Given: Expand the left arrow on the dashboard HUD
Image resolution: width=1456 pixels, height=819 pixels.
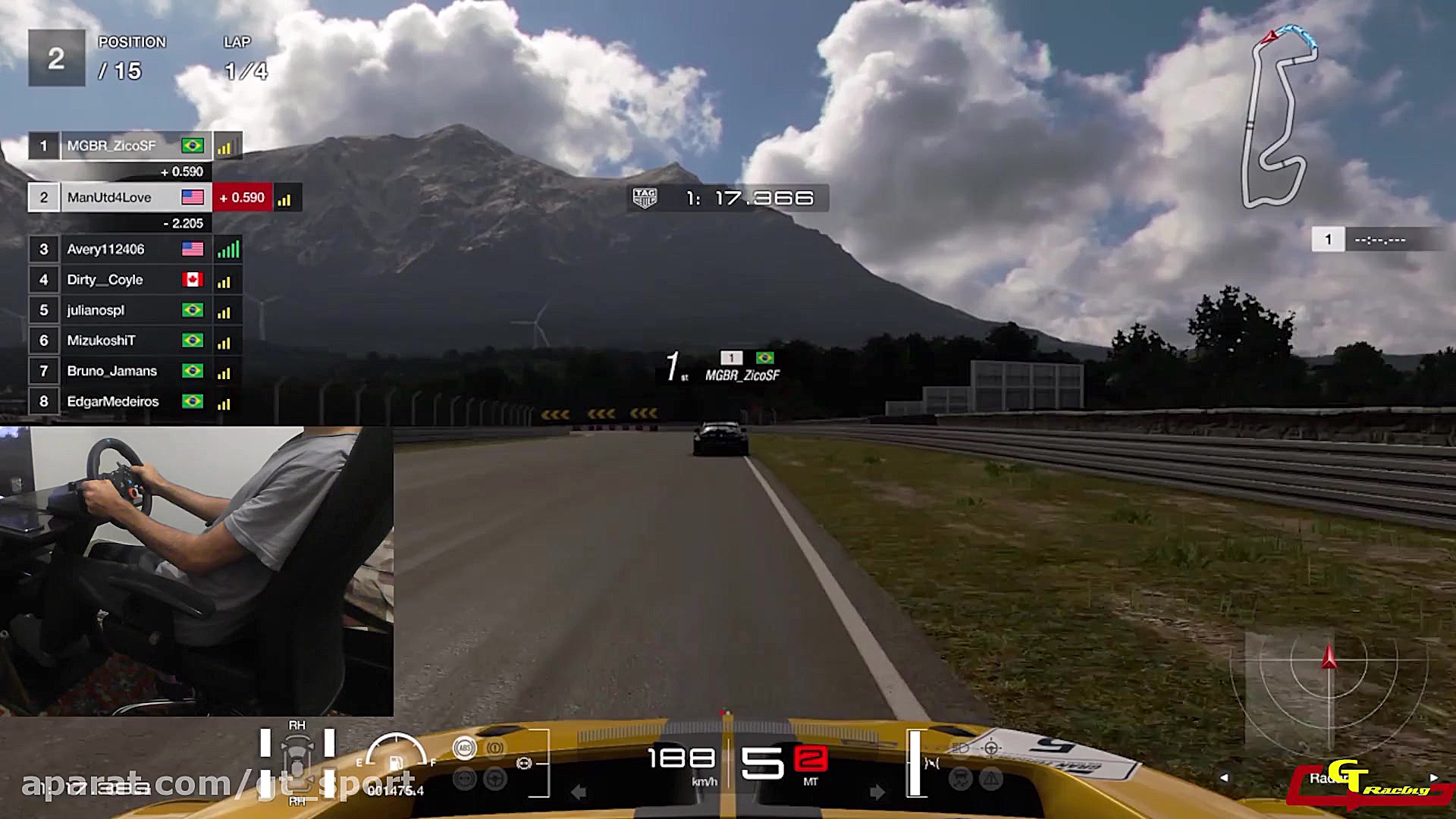Looking at the screenshot, I should (x=579, y=792).
